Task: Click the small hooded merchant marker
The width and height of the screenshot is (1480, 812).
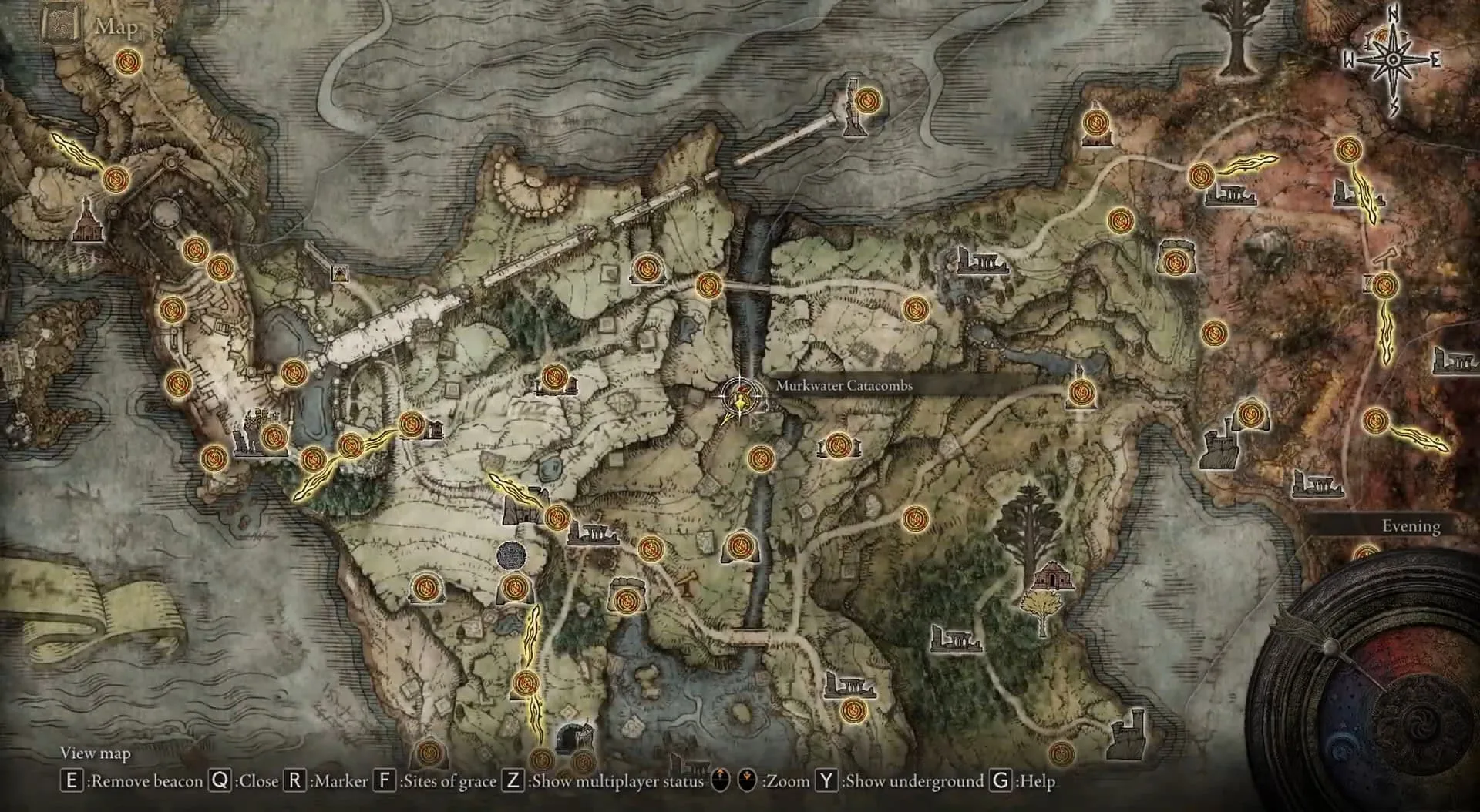Action: 339,273
